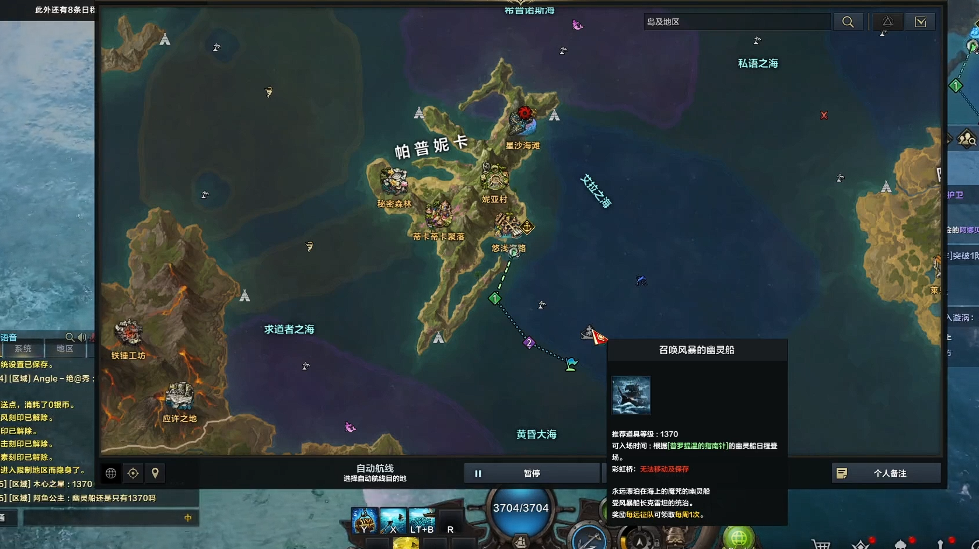Select the 系统 chat tab
979x549 pixels.
click(23, 349)
